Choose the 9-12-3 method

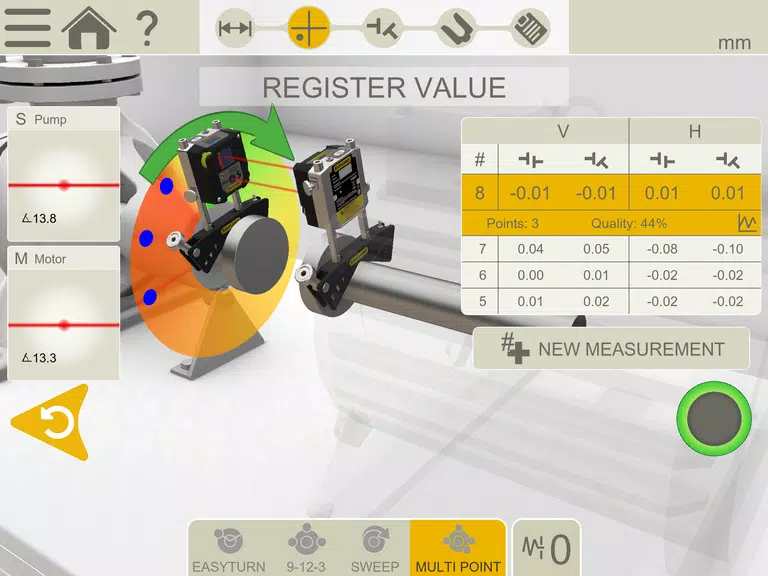(301, 548)
